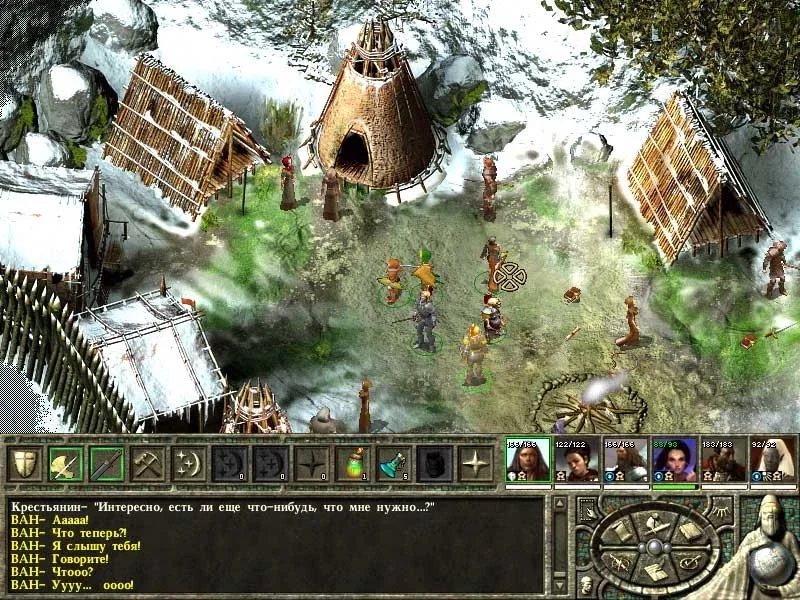Screen dimensions: 800x600
Task: Select the axe weapon slot
Action: point(66,463)
